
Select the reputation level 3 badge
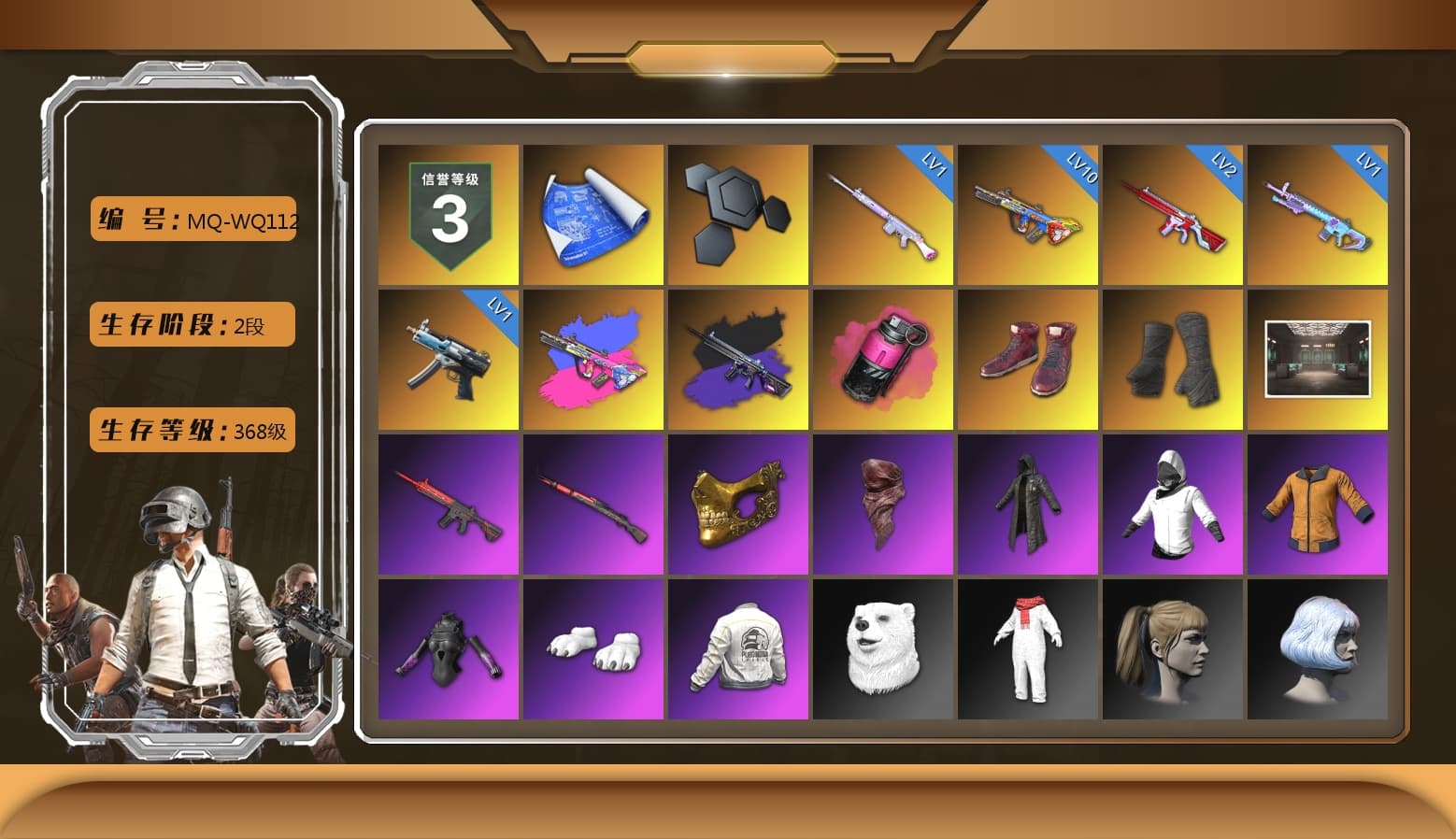(447, 213)
